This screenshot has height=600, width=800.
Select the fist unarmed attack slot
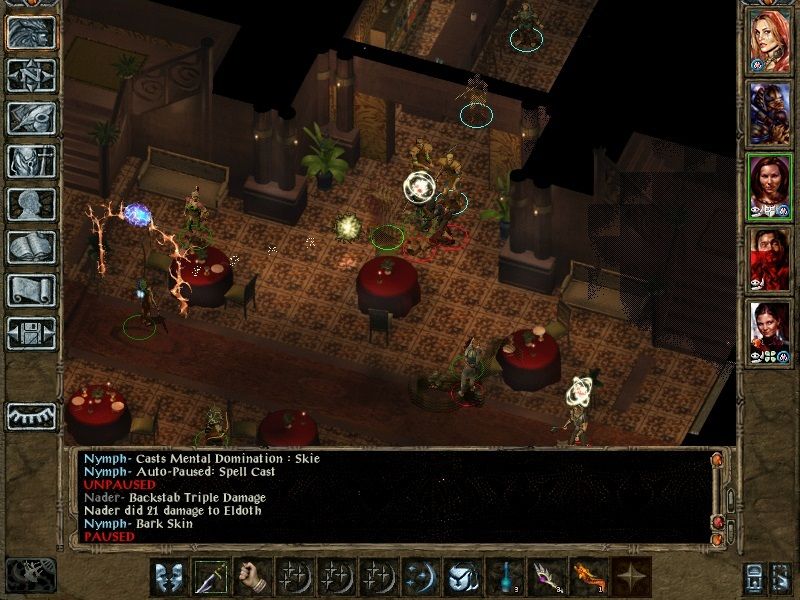pos(254,578)
